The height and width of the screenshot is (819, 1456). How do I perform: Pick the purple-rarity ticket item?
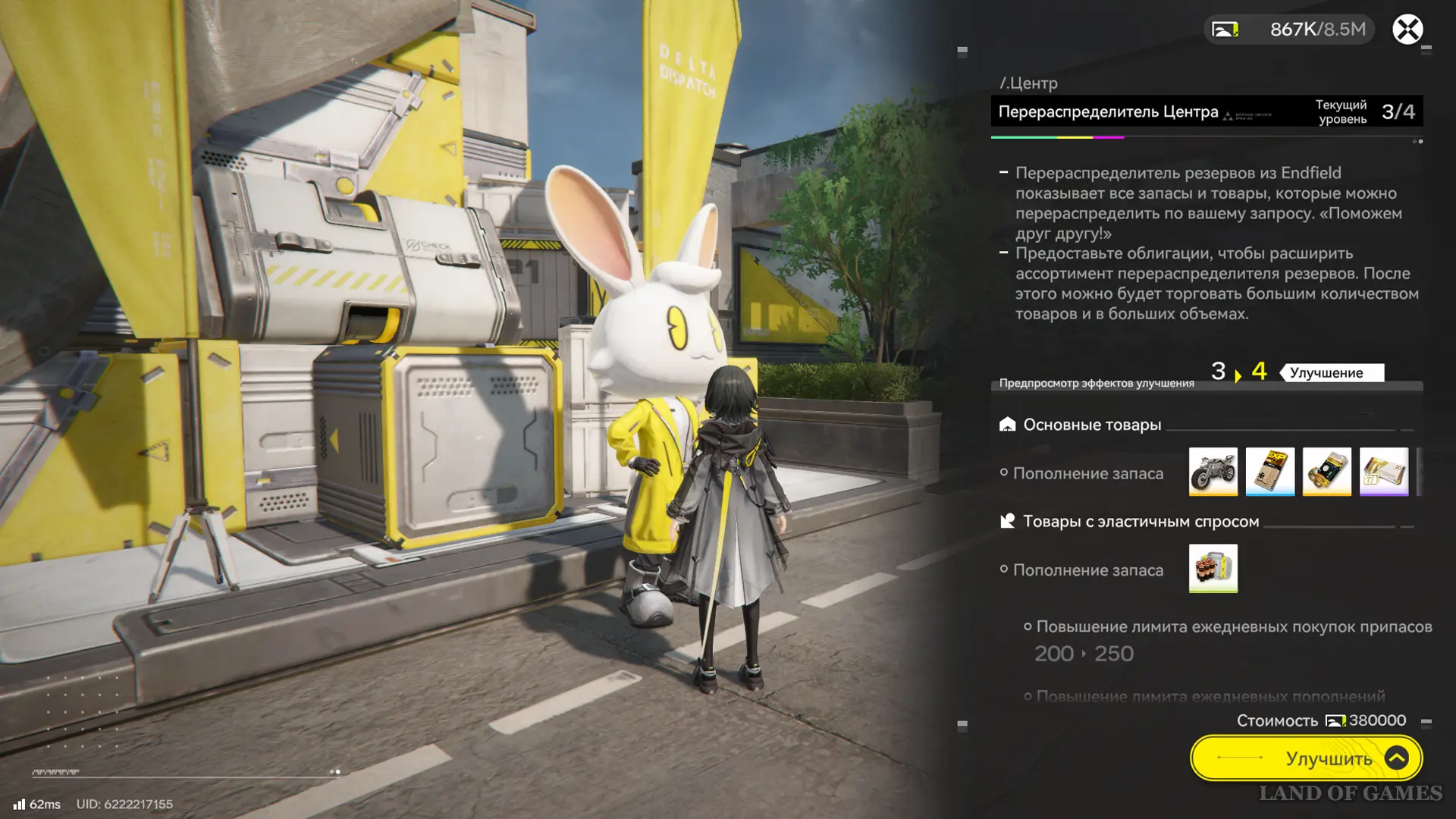[x=1383, y=472]
